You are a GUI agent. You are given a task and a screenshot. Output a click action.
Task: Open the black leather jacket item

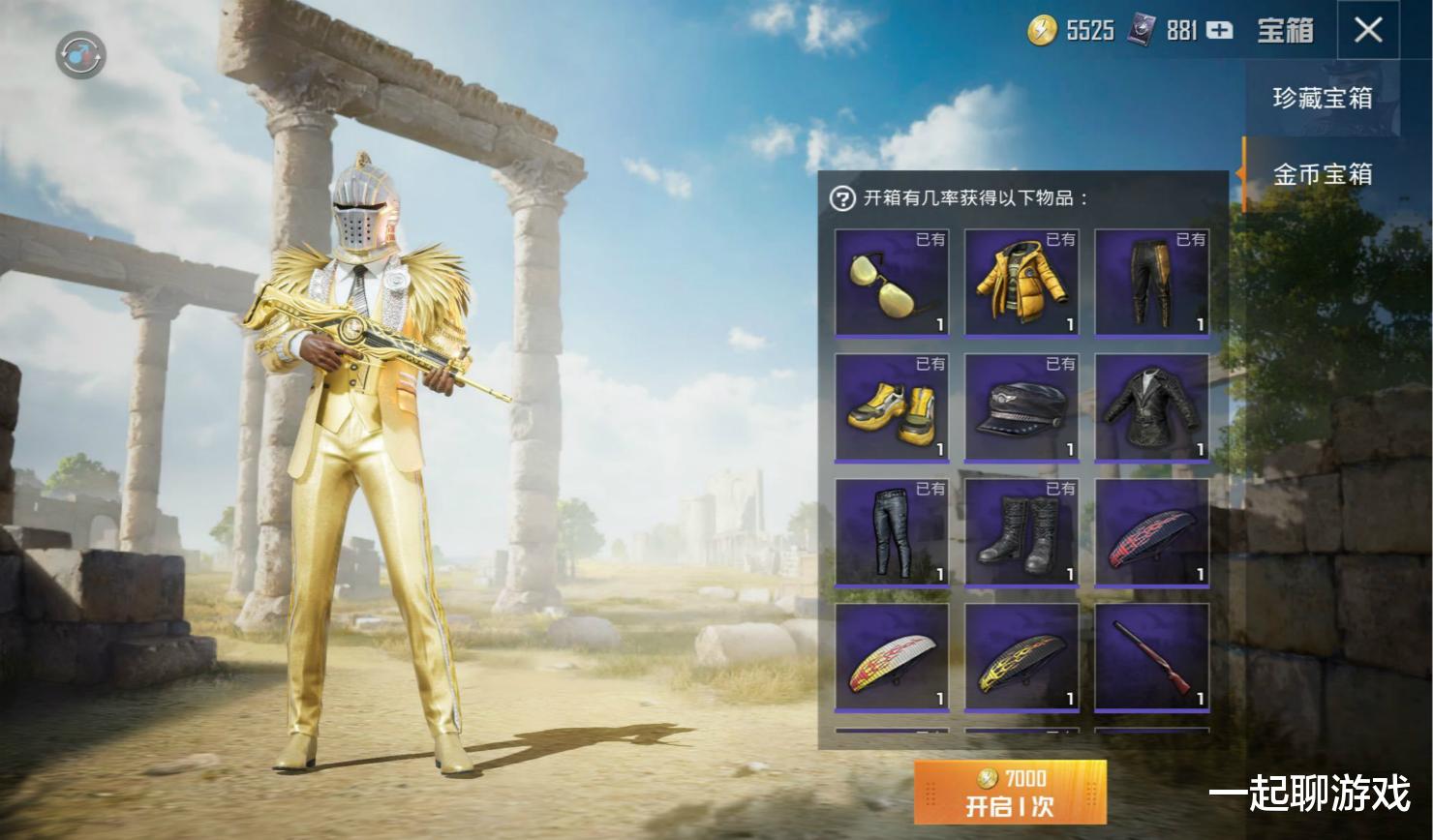click(x=1152, y=408)
